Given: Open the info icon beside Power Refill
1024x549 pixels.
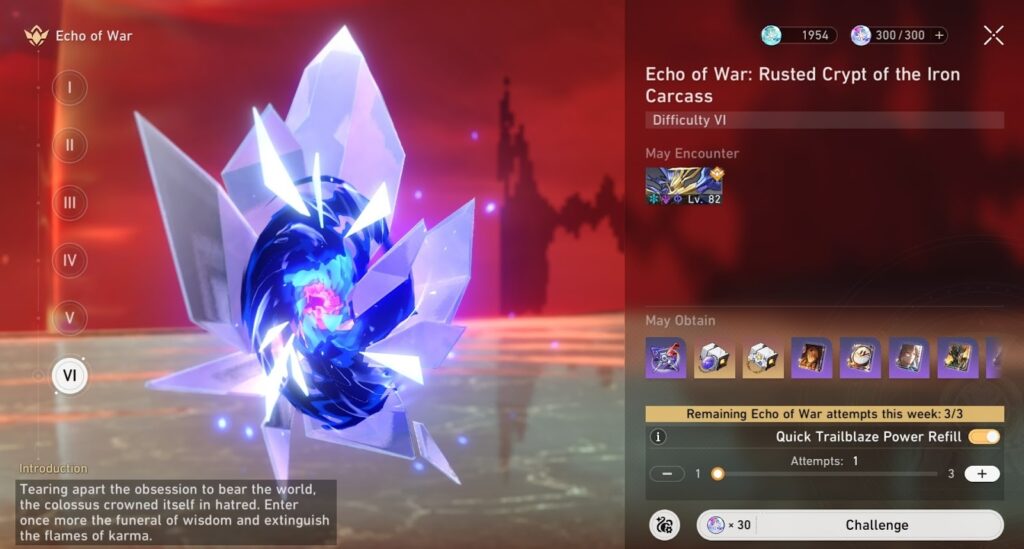Looking at the screenshot, I should pyautogui.click(x=658, y=437).
